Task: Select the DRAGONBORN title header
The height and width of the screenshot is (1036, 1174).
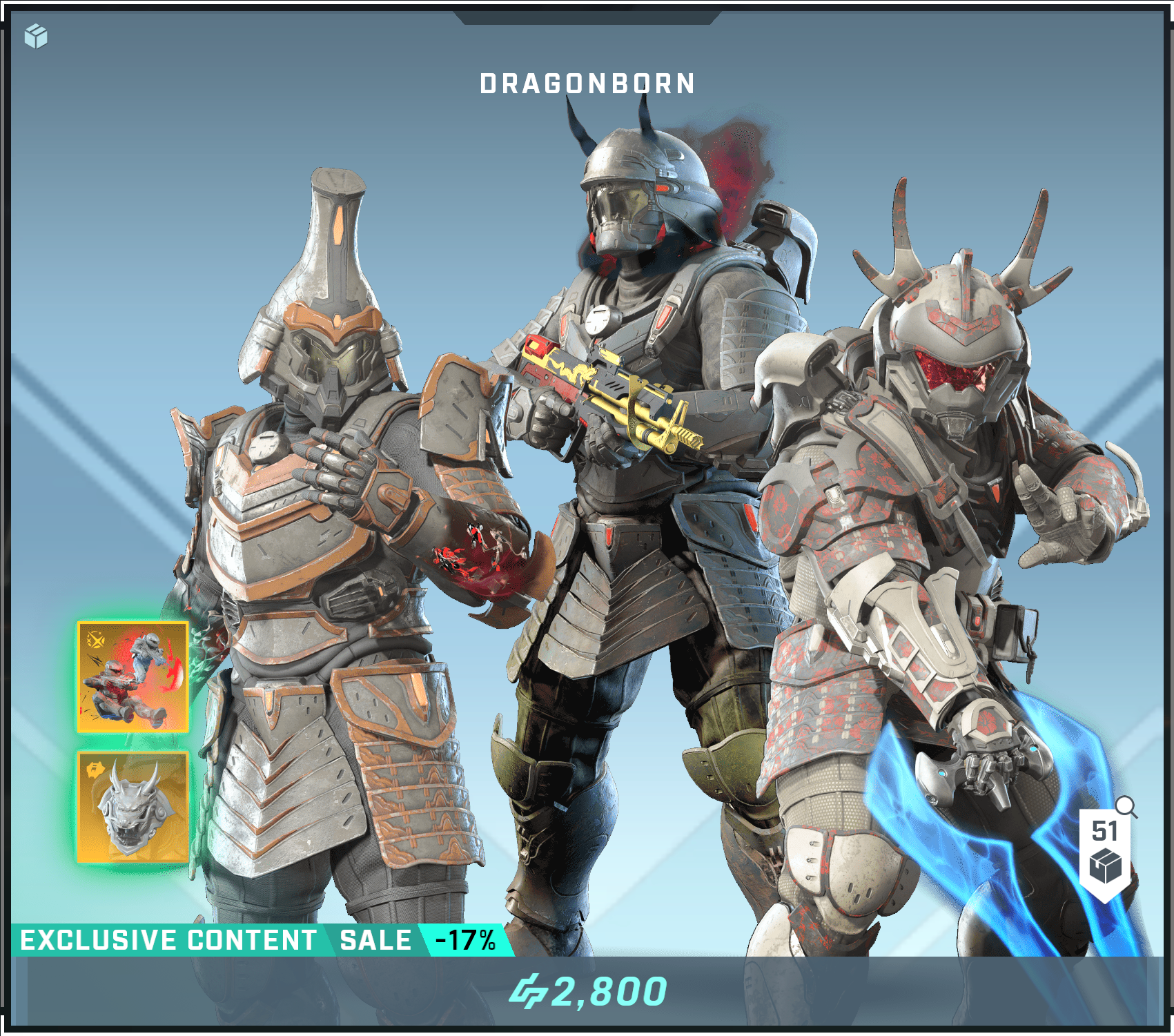Action: [x=587, y=83]
